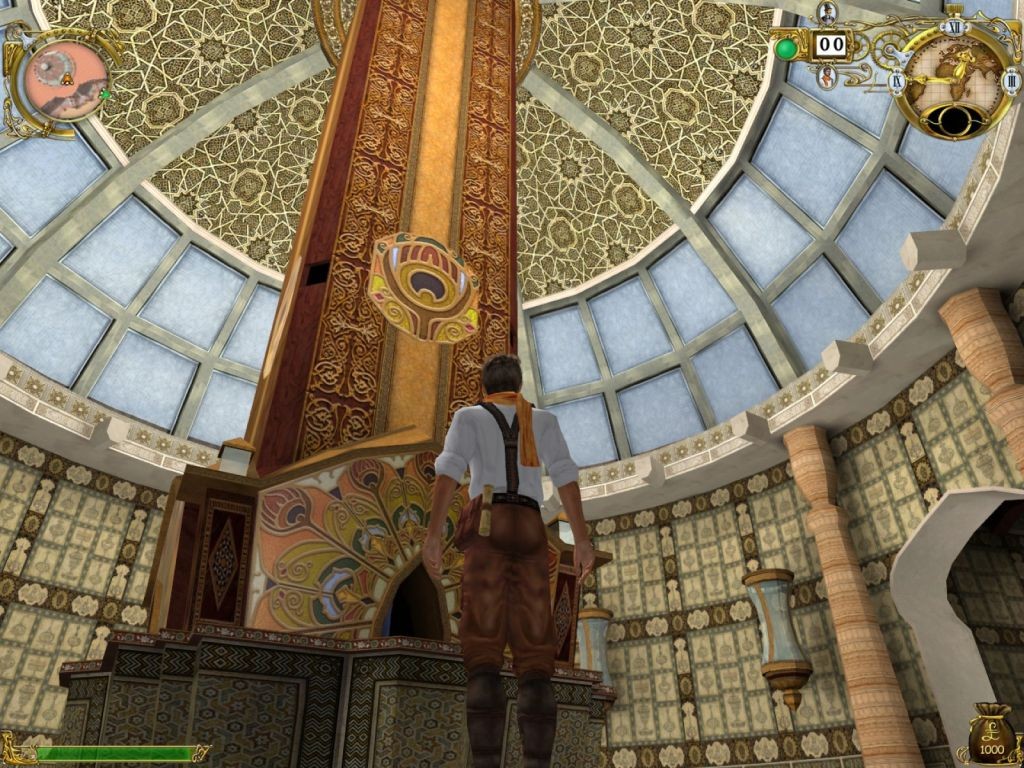The height and width of the screenshot is (768, 1024).
Task: Click the dark oval slot under the clock
Action: click(953, 118)
